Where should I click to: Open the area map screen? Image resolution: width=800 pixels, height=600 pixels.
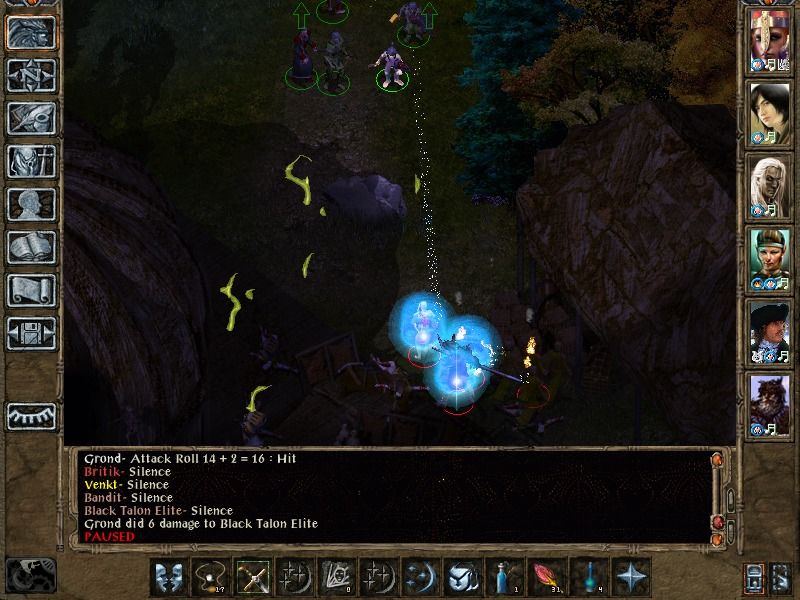point(31,74)
